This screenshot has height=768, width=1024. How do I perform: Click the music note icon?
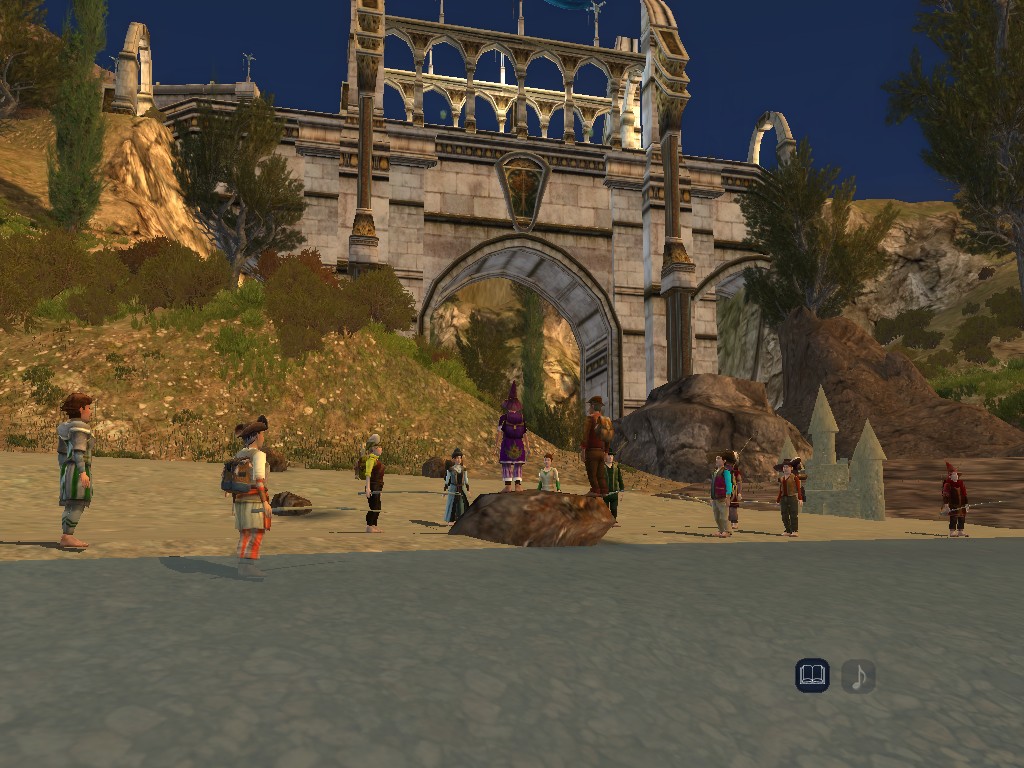[x=858, y=677]
